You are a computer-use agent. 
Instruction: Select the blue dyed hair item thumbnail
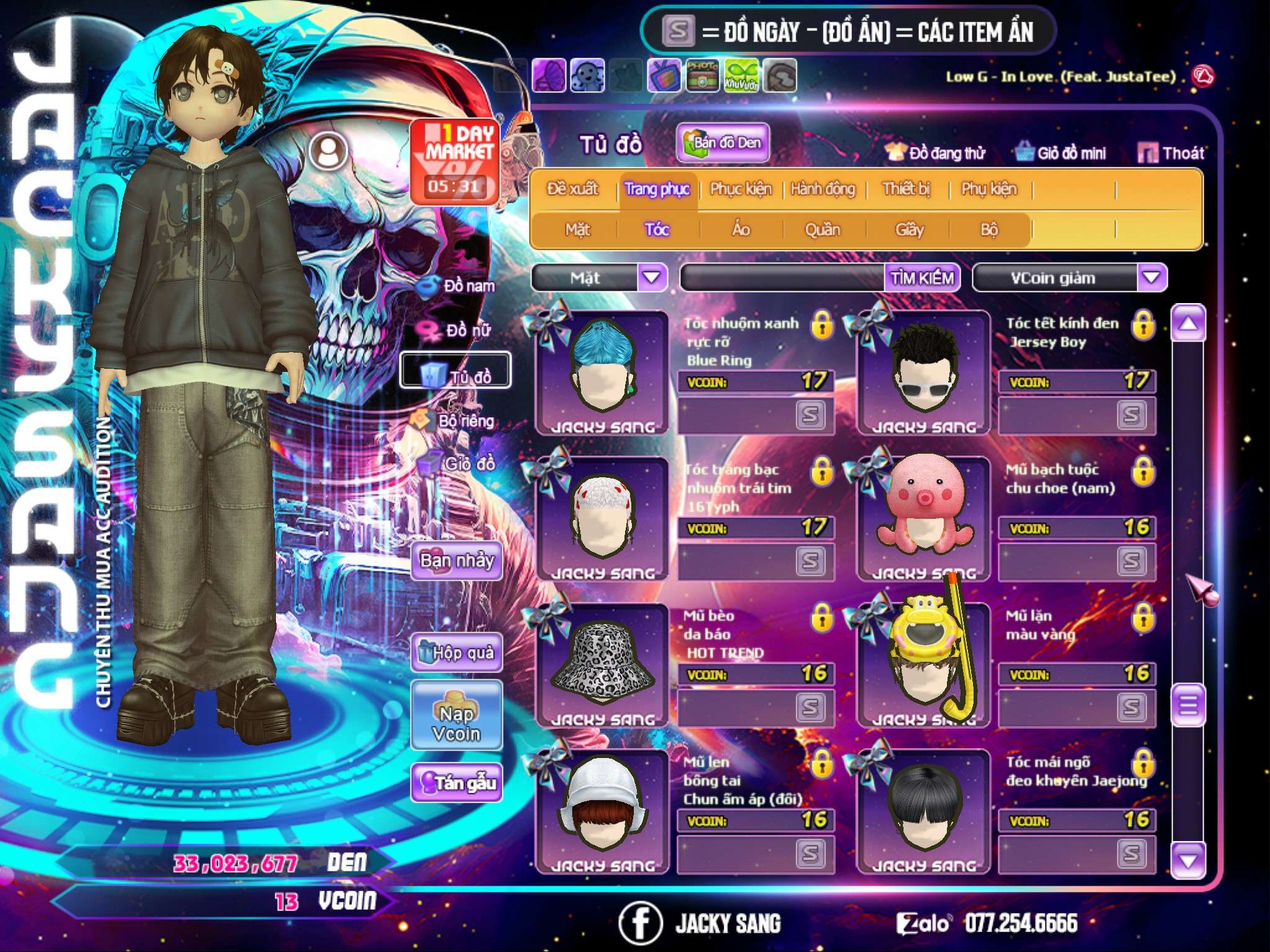coord(602,371)
